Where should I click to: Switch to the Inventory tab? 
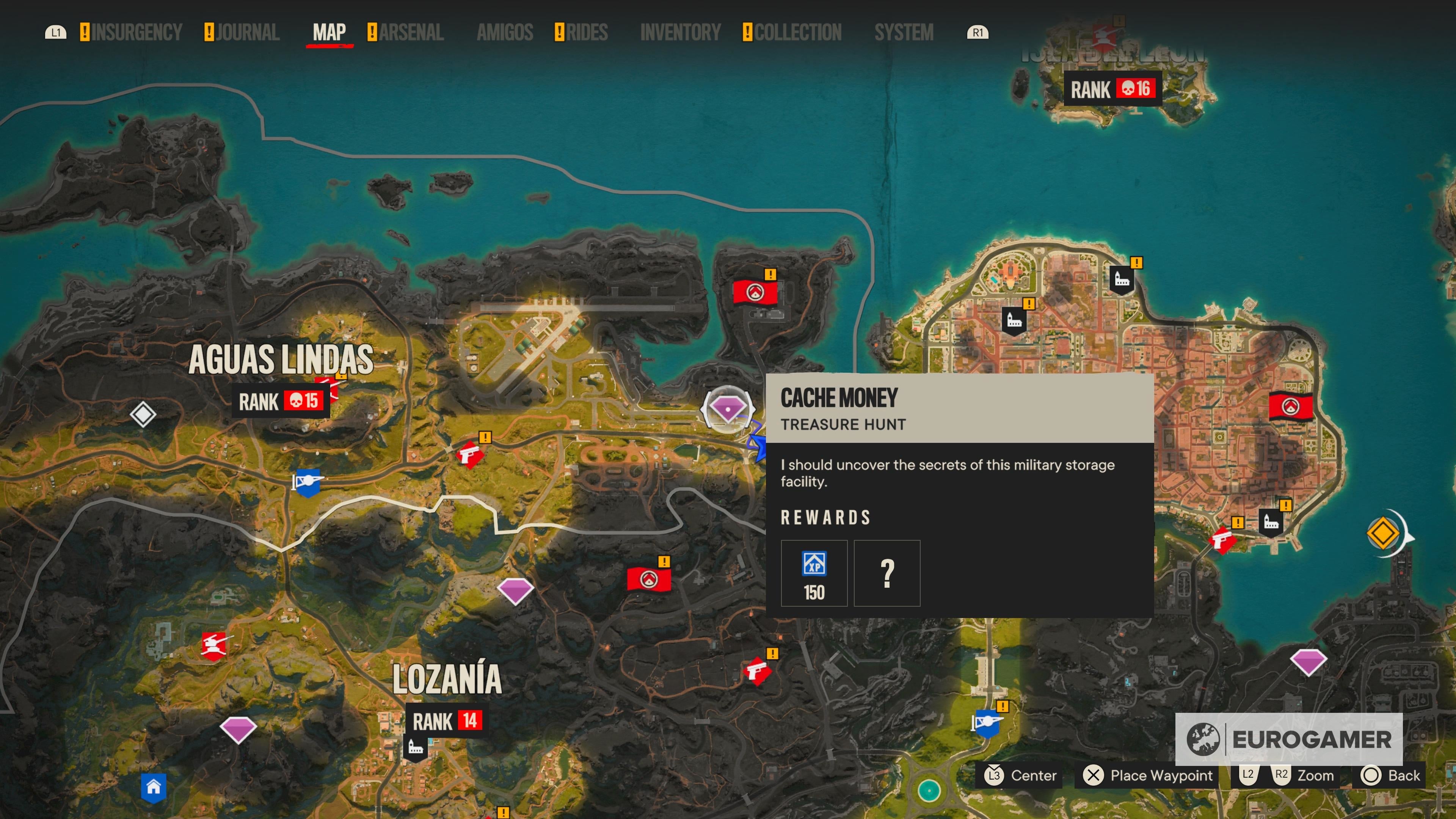tap(680, 32)
